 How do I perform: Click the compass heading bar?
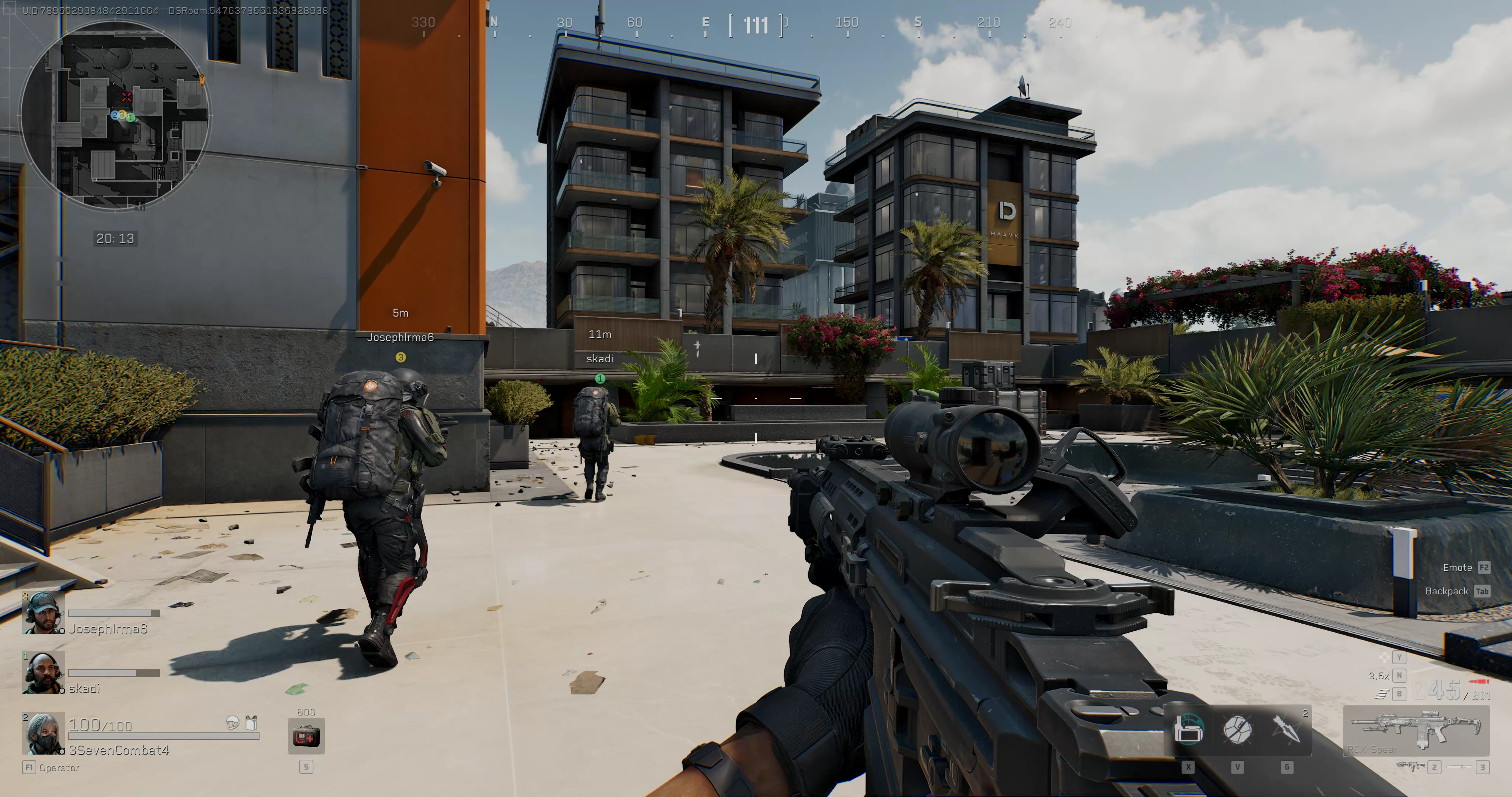pyautogui.click(x=755, y=25)
